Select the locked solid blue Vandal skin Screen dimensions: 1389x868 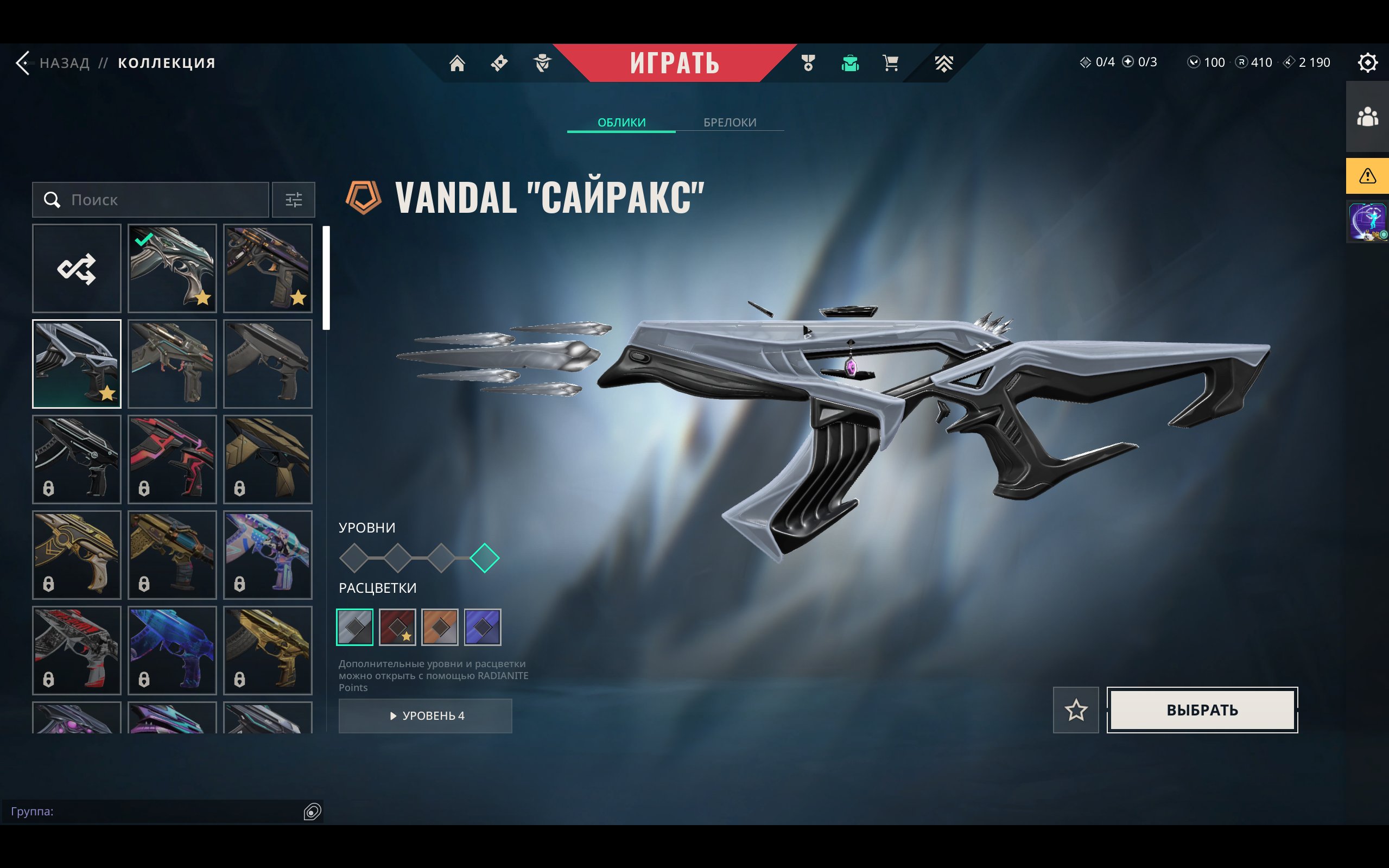pos(172,650)
